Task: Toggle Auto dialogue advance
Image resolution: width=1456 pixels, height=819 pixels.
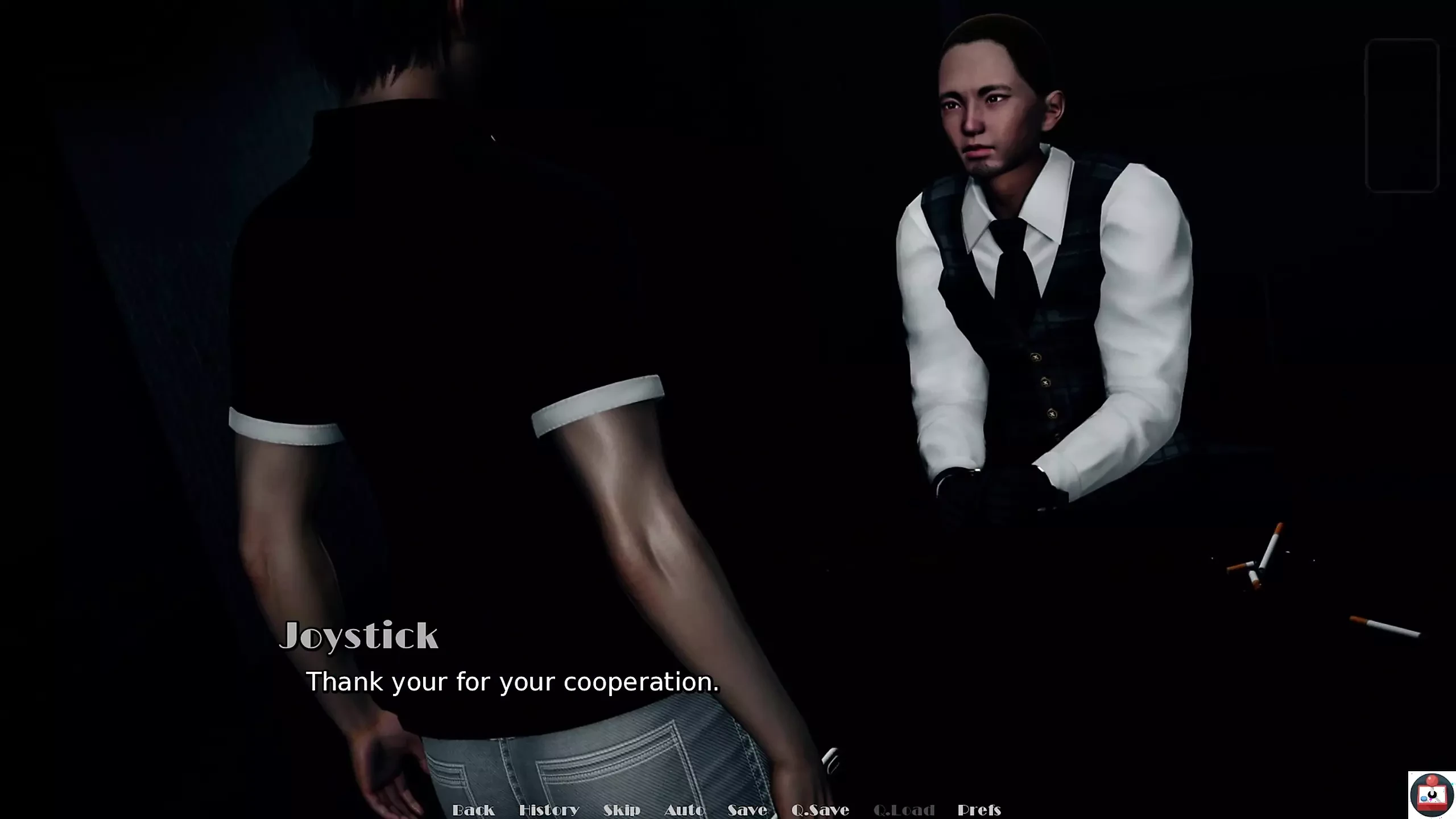Action: point(684,809)
